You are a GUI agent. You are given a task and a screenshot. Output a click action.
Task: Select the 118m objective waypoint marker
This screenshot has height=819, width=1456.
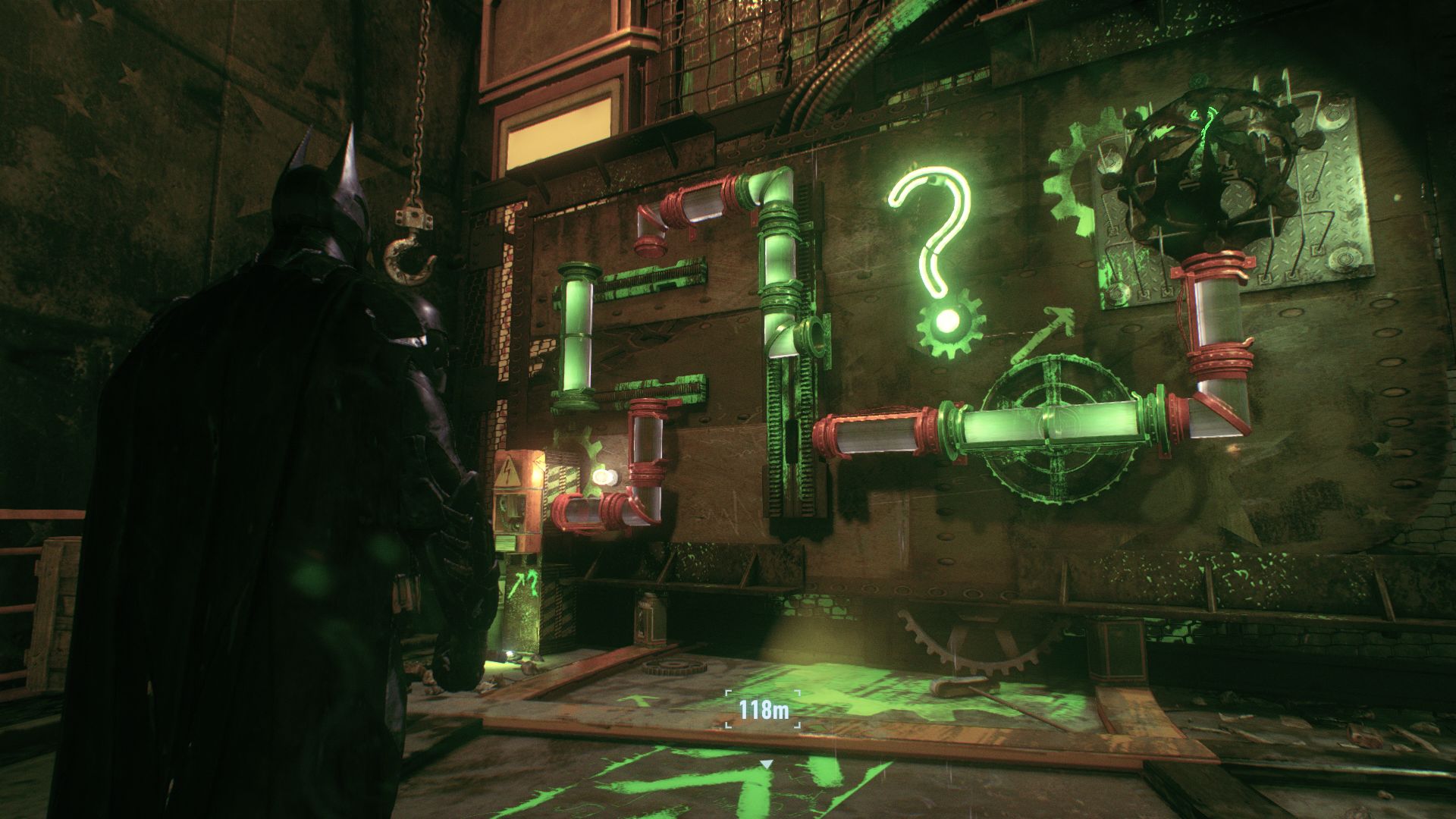pyautogui.click(x=764, y=711)
